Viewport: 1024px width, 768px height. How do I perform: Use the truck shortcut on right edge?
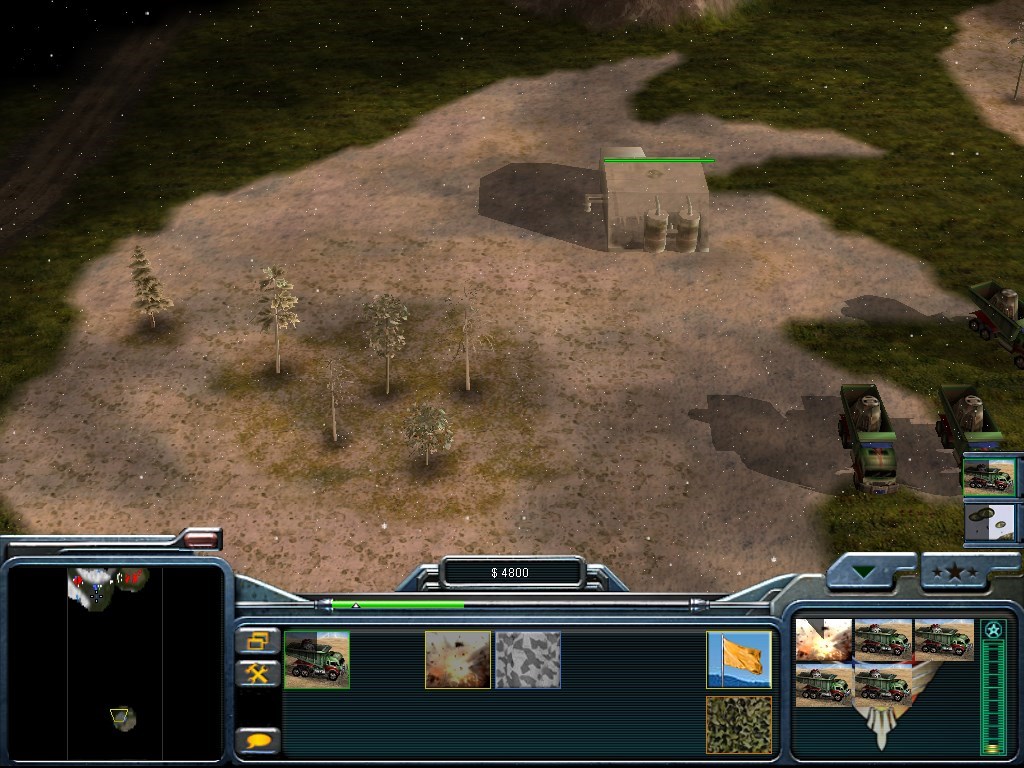click(989, 478)
